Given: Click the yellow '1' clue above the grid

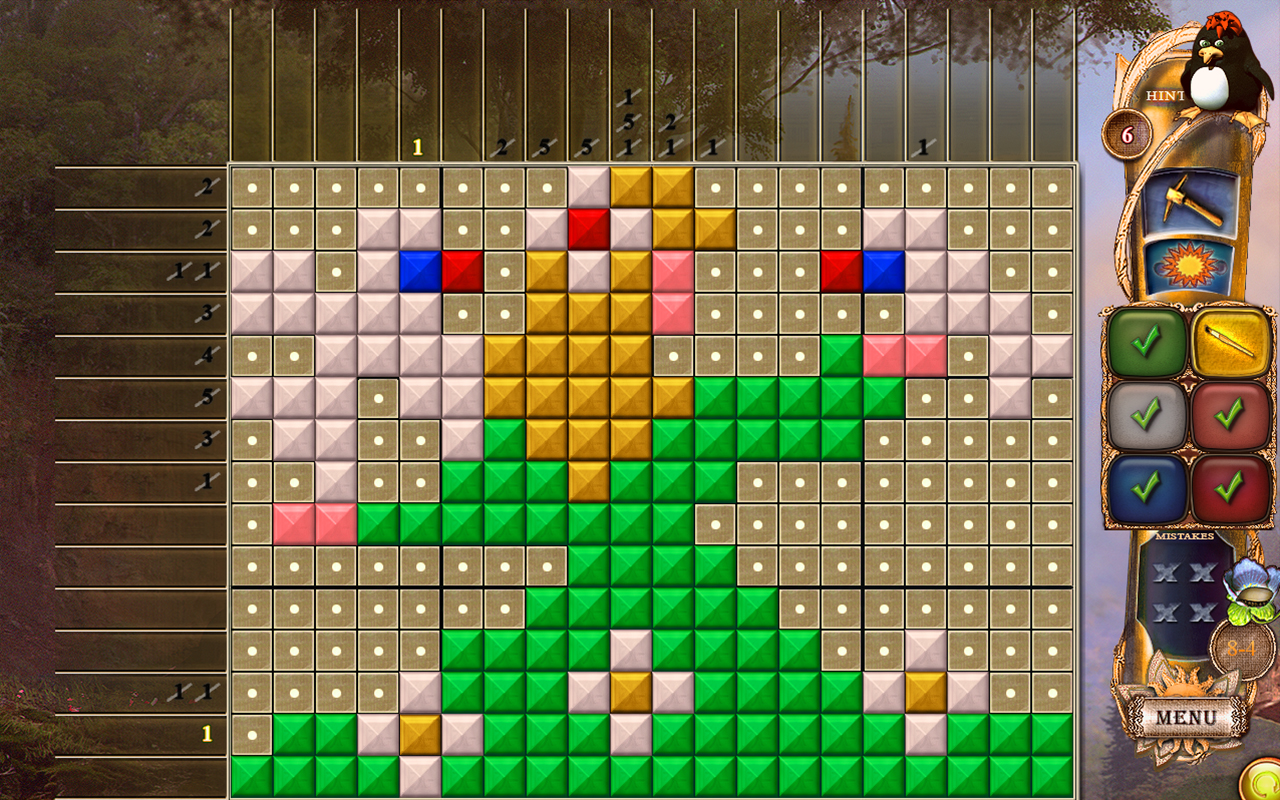Looking at the screenshot, I should tap(416, 147).
